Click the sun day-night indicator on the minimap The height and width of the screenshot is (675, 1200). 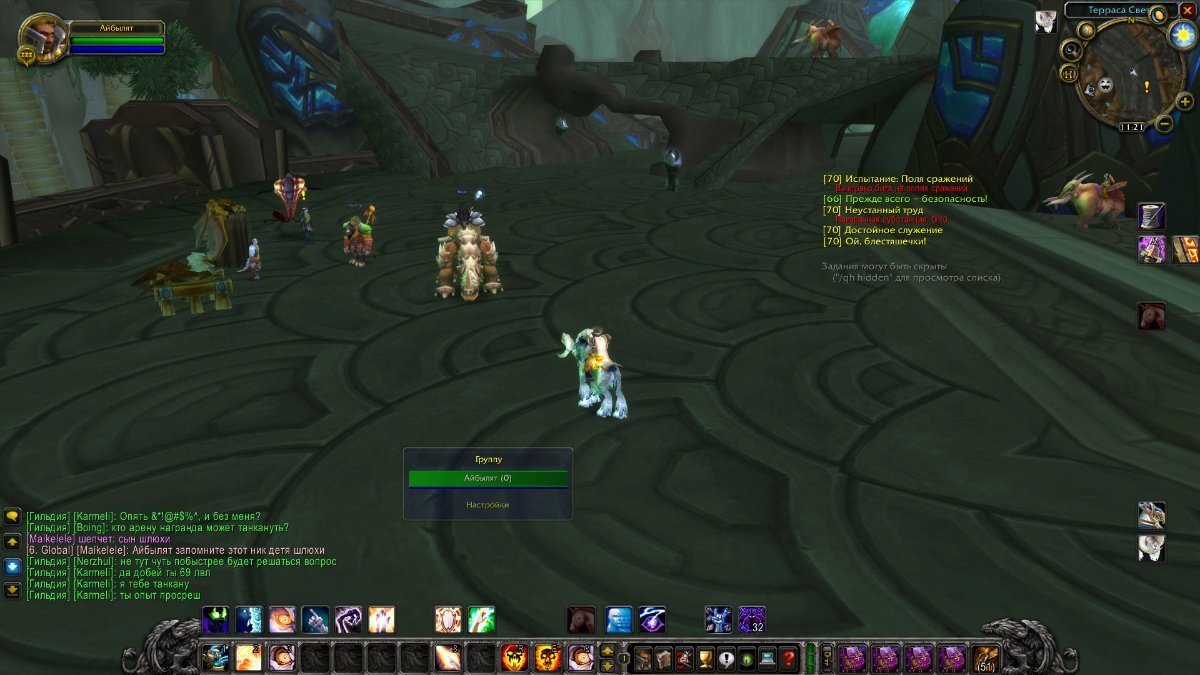click(1183, 34)
